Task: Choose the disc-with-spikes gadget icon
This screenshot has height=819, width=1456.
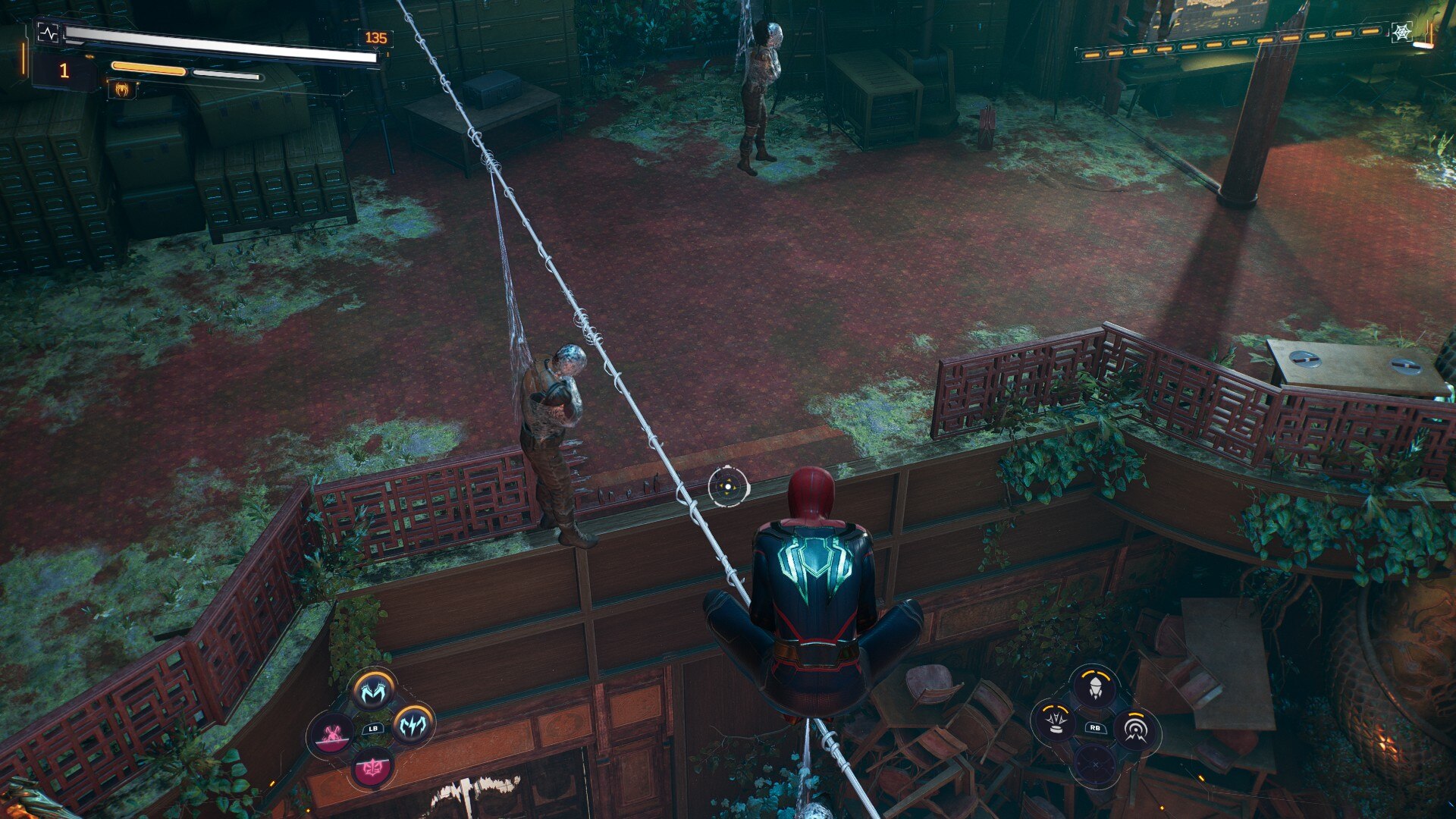Action: pyautogui.click(x=1056, y=720)
